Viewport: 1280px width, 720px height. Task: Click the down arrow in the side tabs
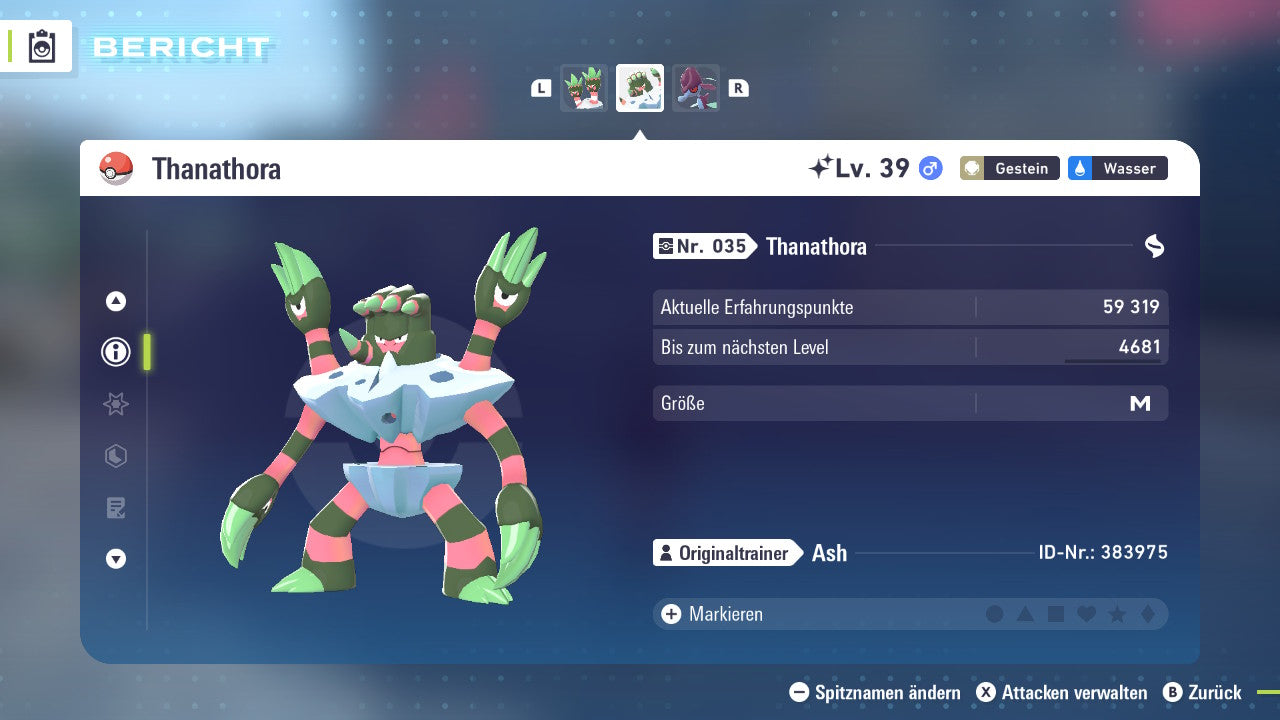pos(116,559)
